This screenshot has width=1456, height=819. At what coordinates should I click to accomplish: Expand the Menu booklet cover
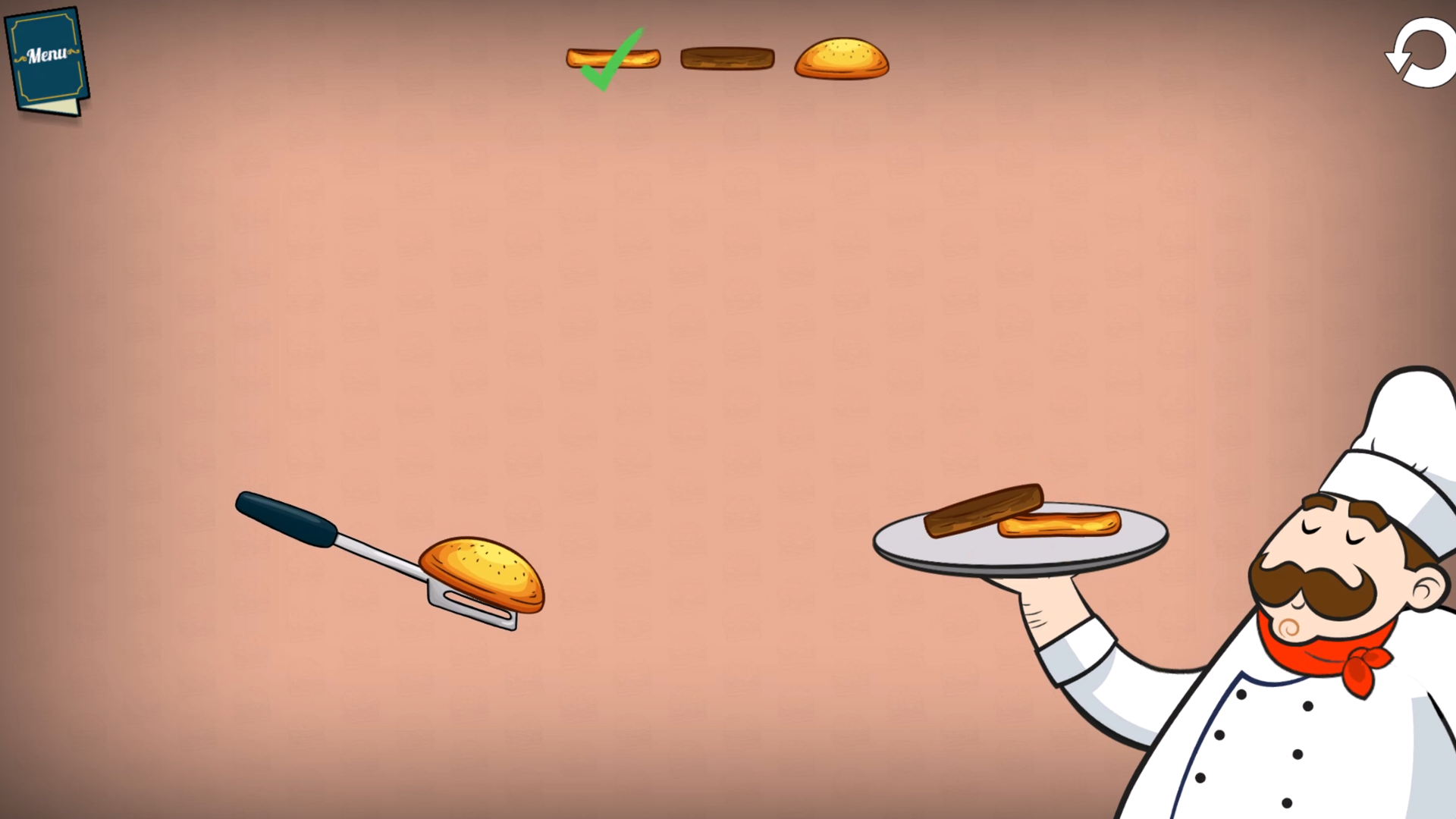[x=45, y=53]
